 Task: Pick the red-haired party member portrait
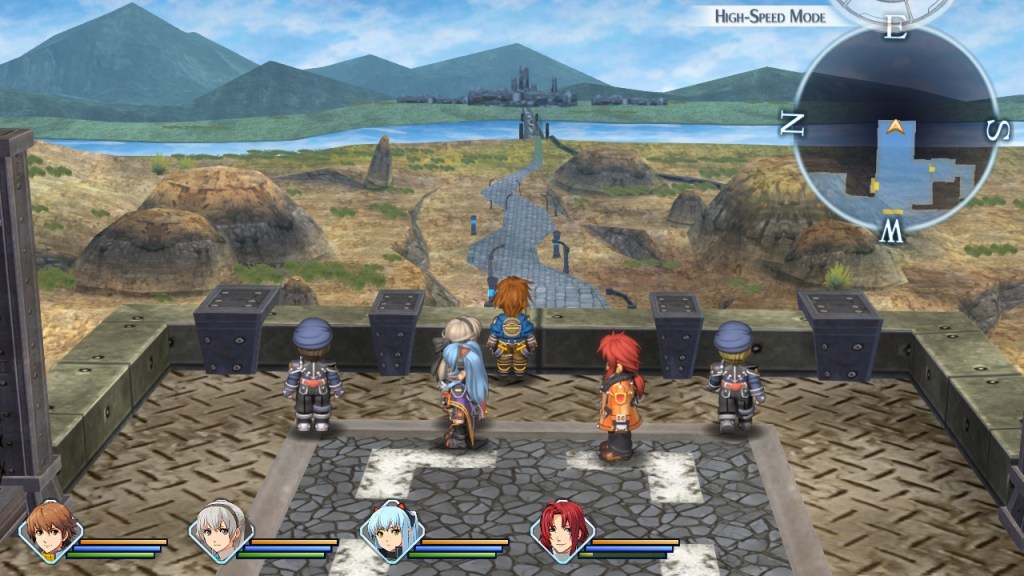(562, 531)
